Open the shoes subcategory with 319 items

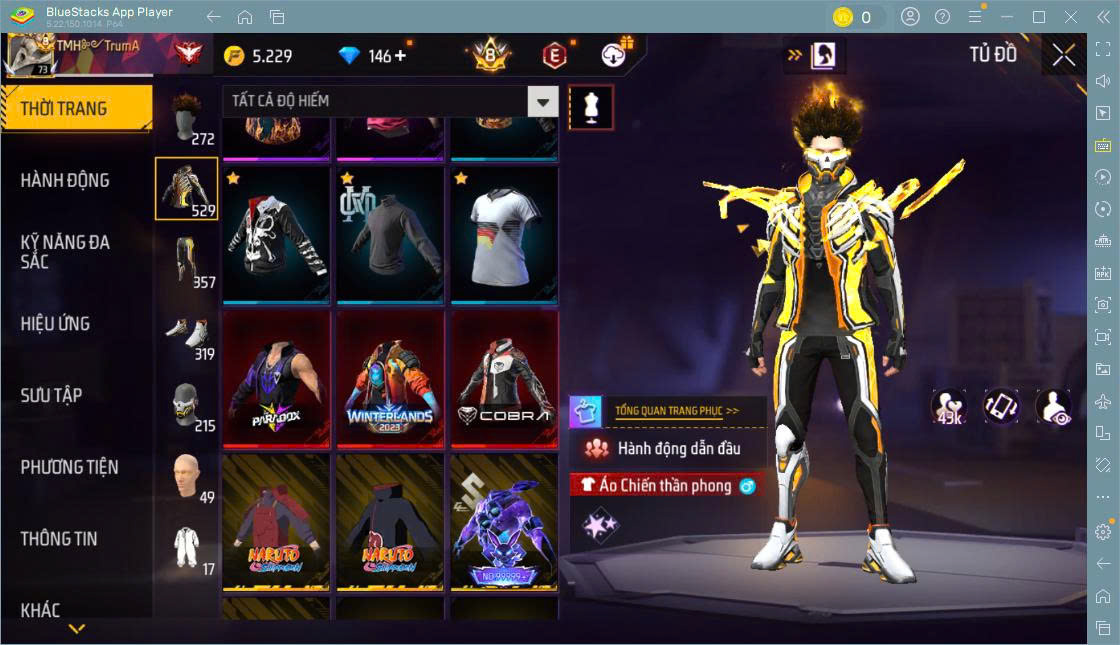[186, 335]
